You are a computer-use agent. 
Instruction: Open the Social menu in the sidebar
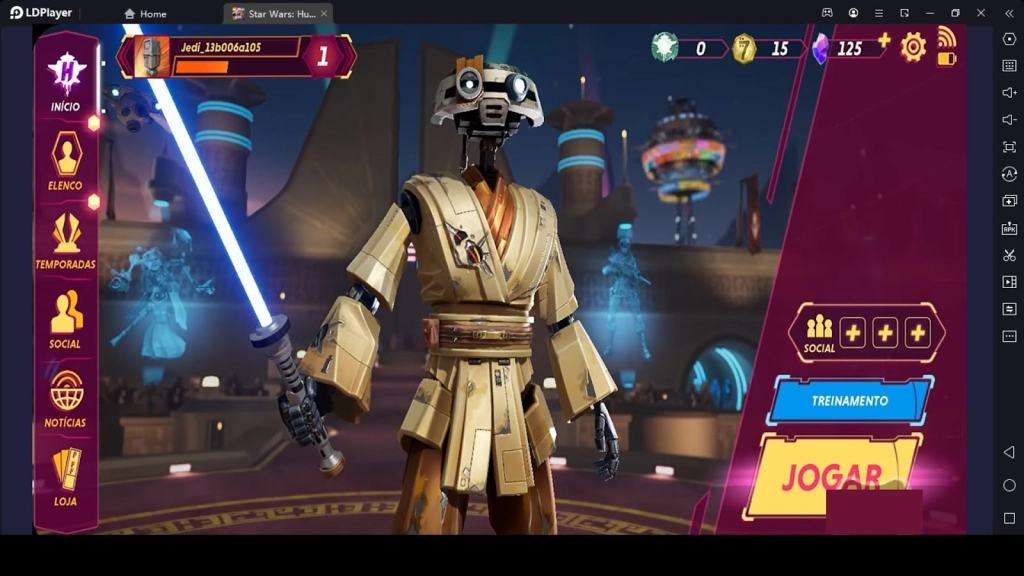pos(66,319)
